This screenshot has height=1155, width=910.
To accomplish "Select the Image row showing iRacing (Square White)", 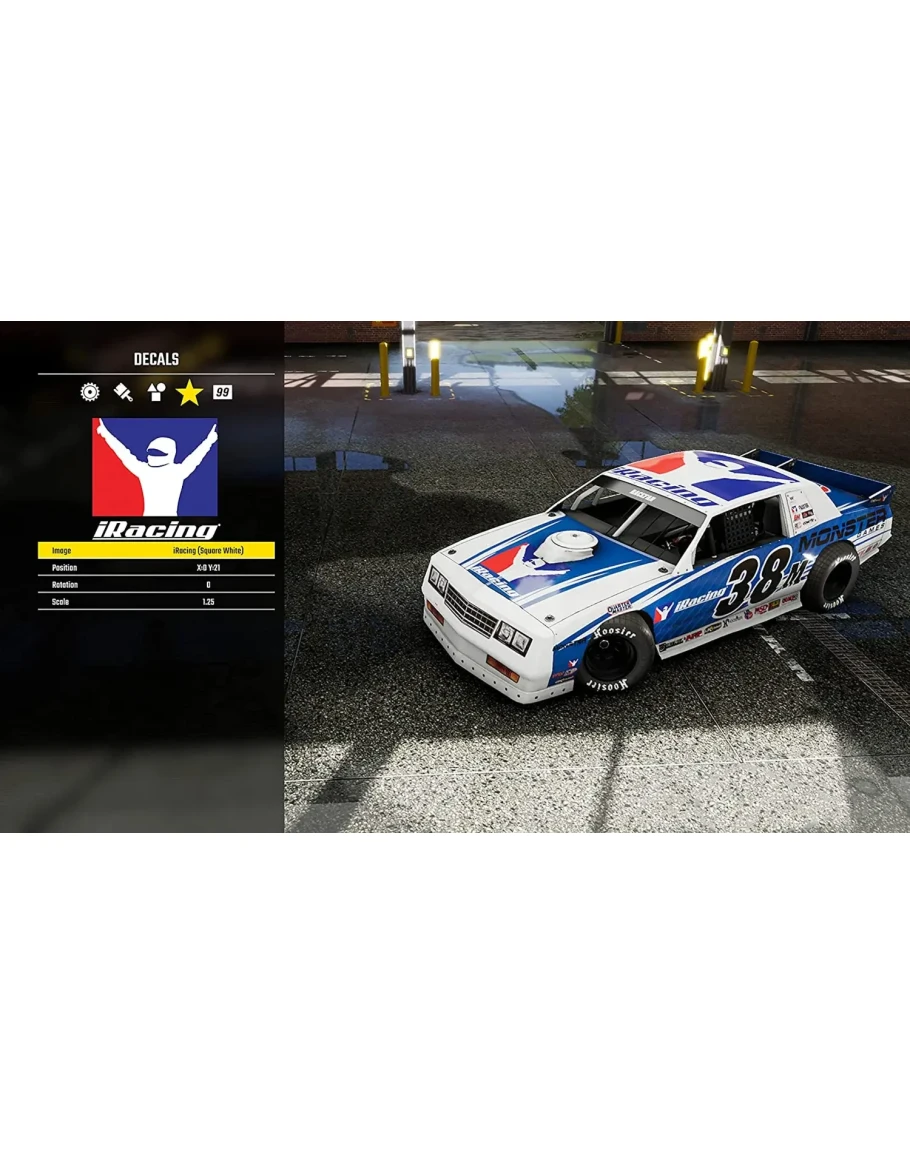I will (x=156, y=550).
